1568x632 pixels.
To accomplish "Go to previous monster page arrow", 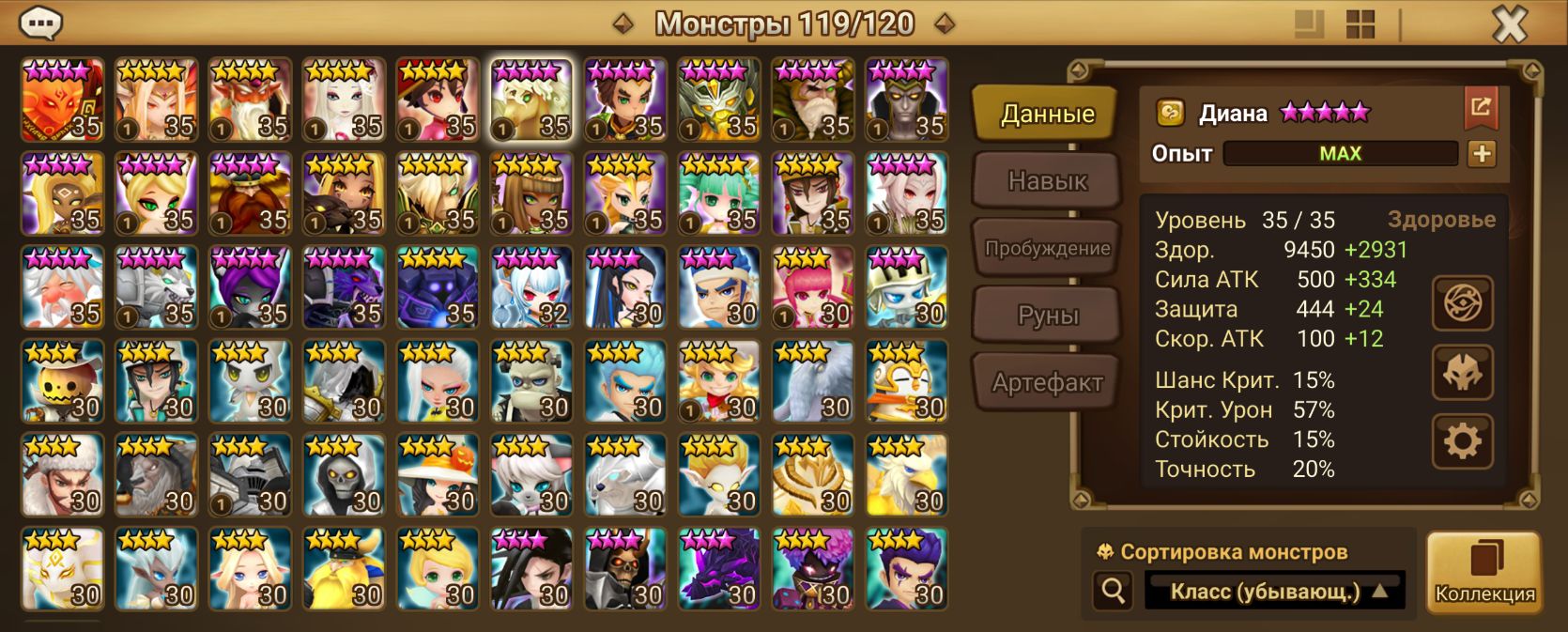I will [623, 24].
